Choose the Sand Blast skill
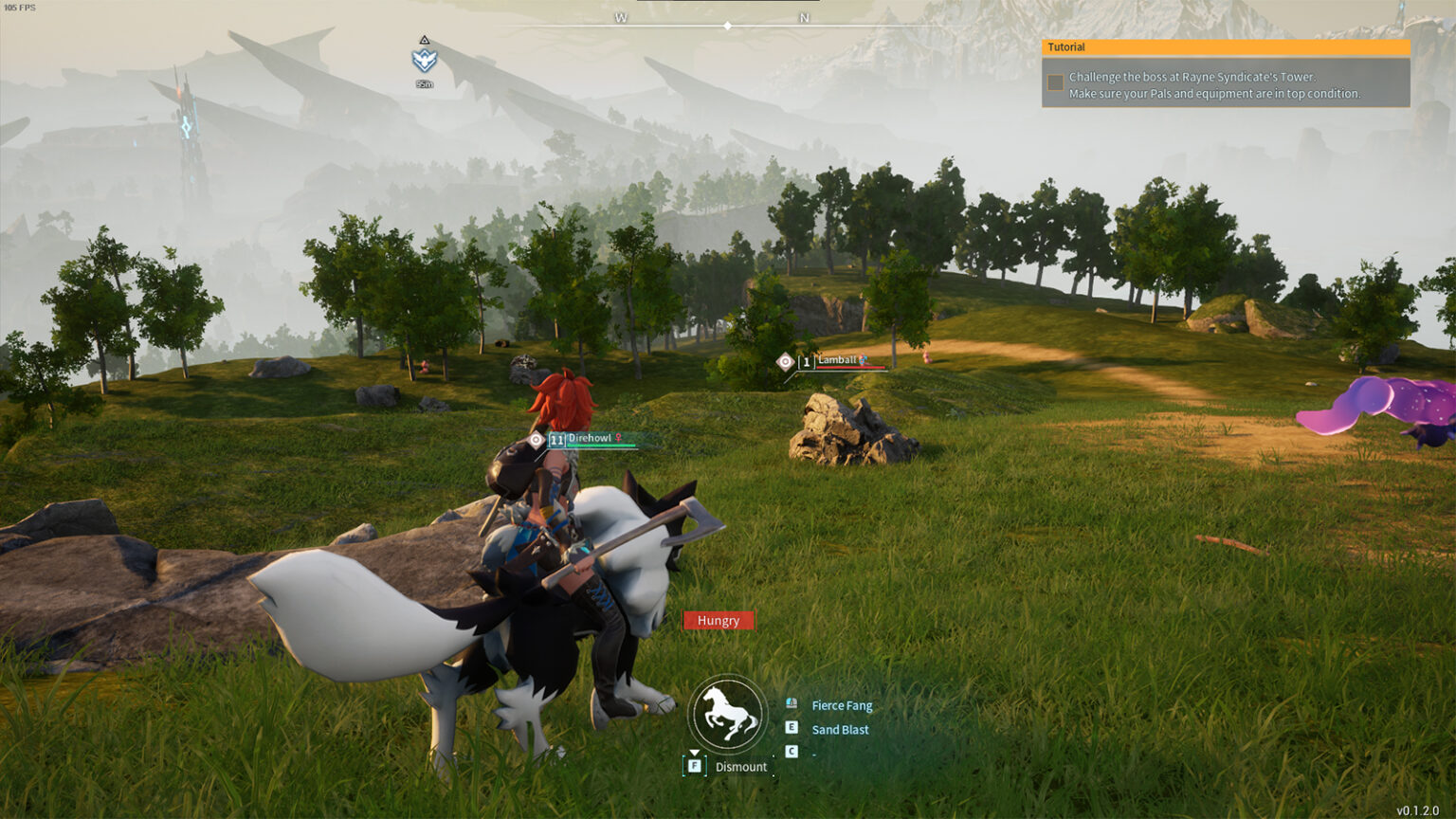Viewport: 1456px width, 819px height. [x=840, y=730]
